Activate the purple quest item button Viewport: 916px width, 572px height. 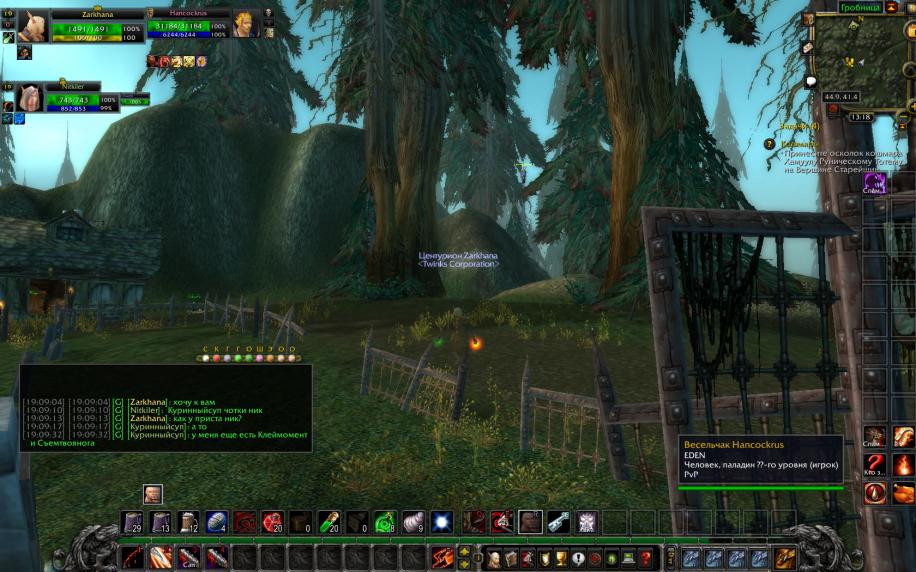[875, 182]
